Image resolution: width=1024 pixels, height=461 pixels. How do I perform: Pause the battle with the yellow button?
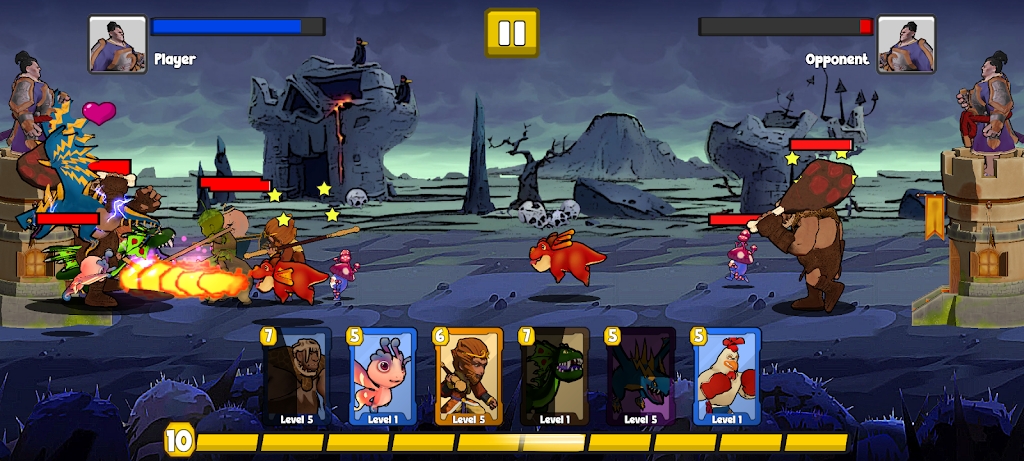tap(512, 33)
